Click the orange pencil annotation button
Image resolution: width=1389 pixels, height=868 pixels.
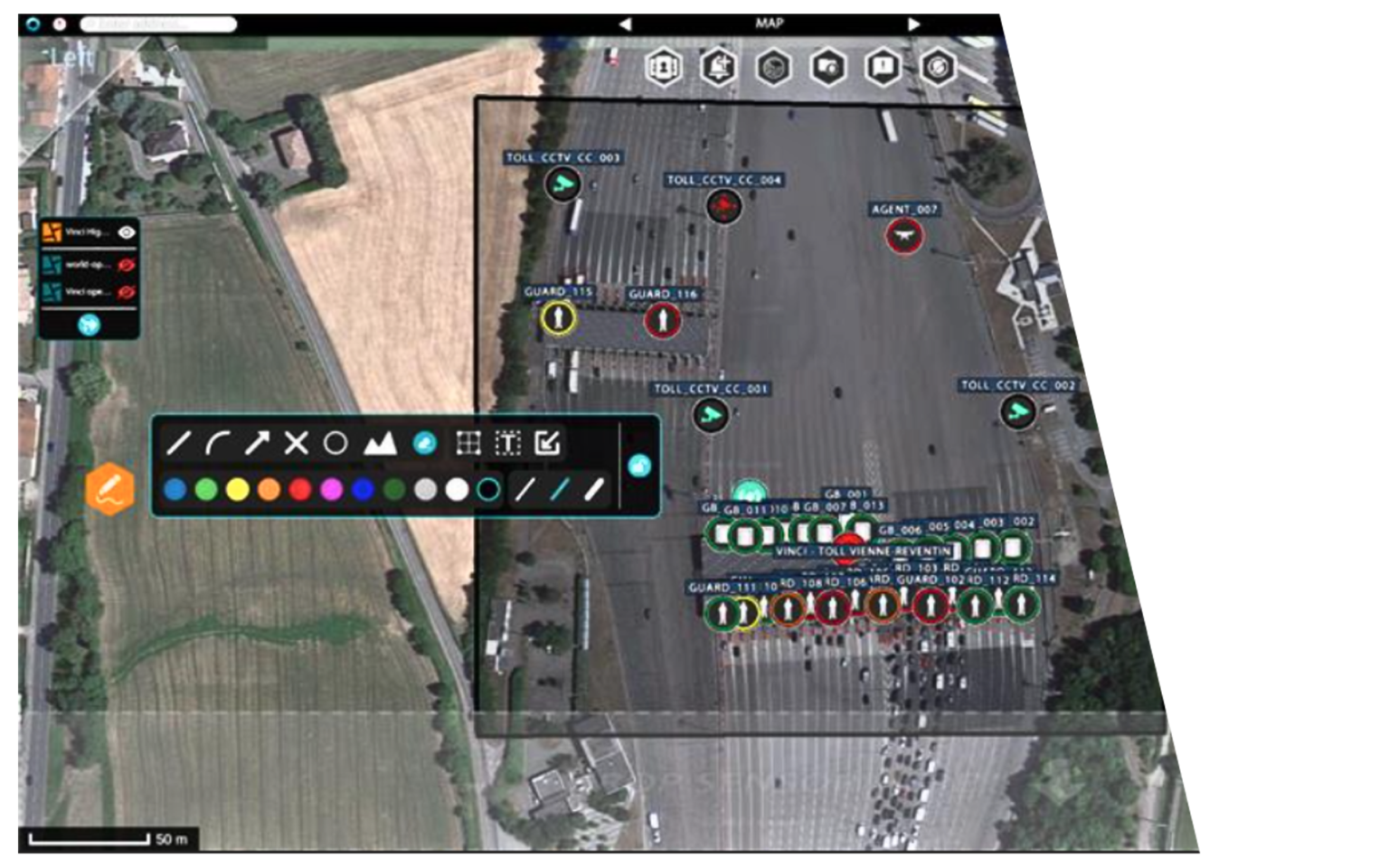(110, 489)
